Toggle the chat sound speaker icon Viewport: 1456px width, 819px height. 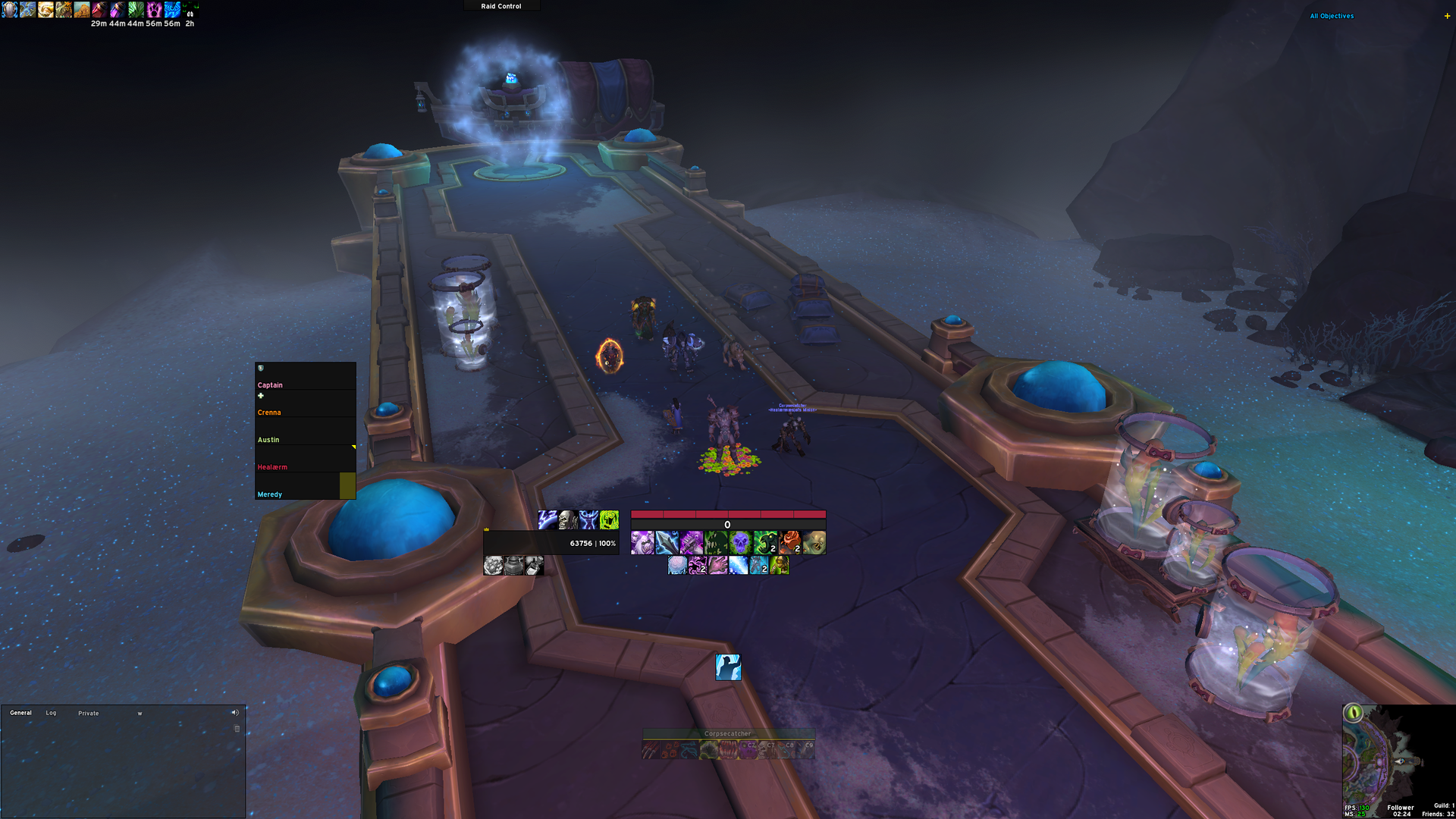click(235, 712)
